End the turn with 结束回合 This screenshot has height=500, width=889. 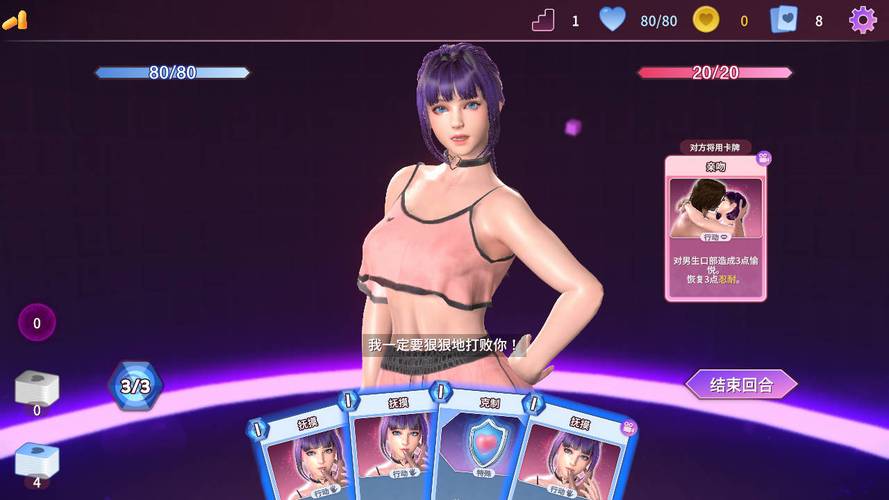click(x=741, y=385)
